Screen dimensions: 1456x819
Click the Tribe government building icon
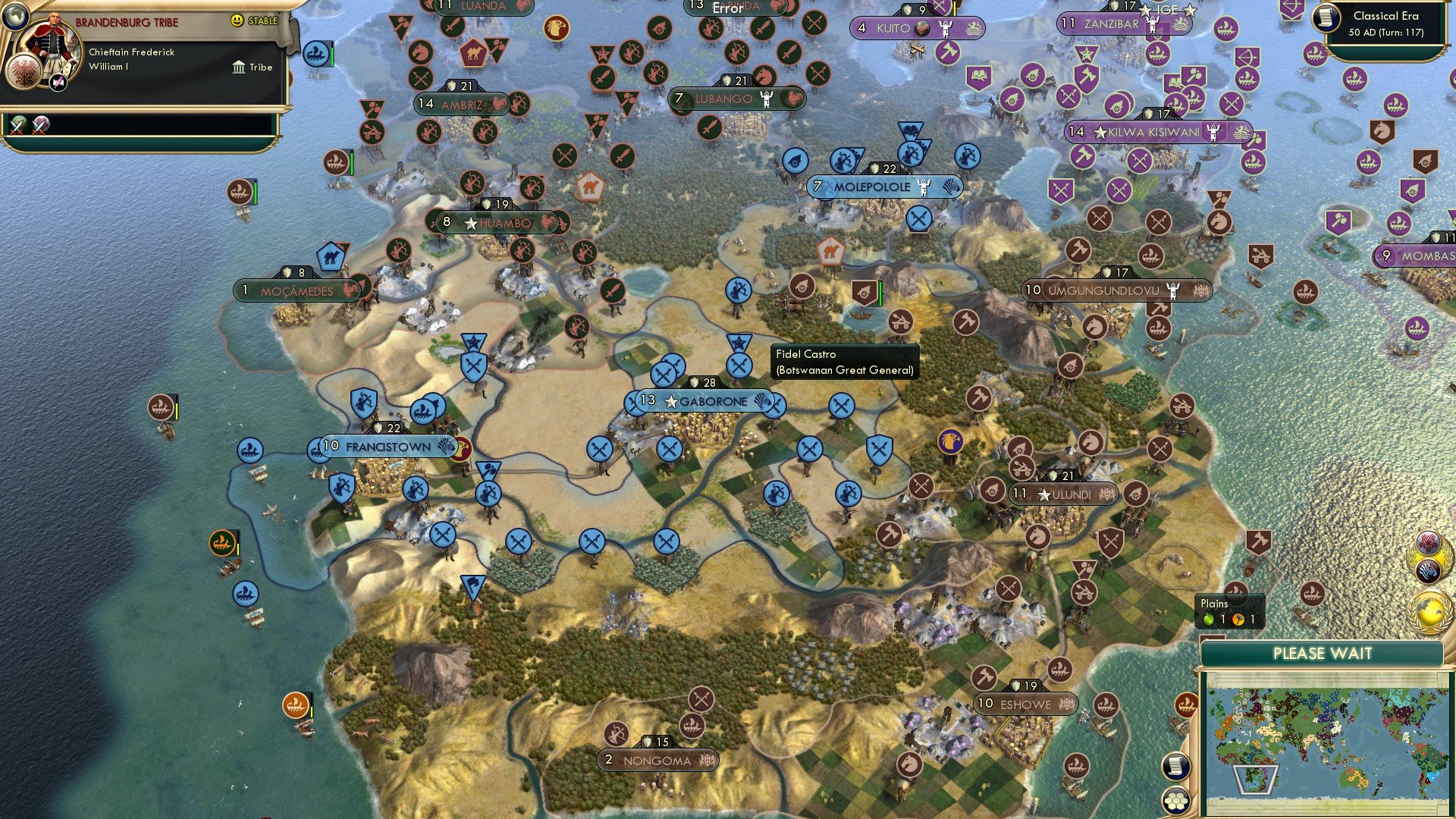pos(240,67)
